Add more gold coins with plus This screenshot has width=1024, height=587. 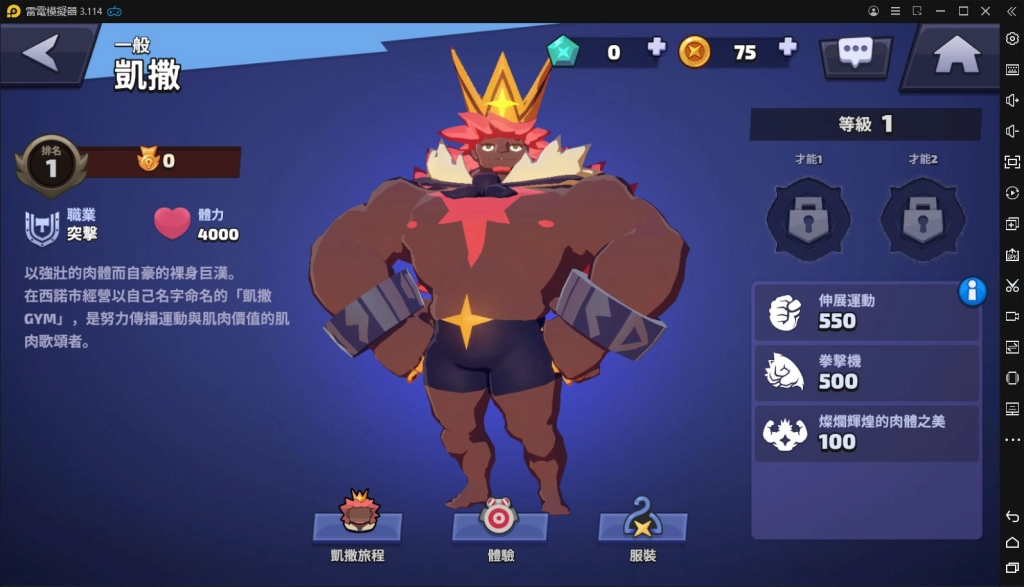click(788, 47)
